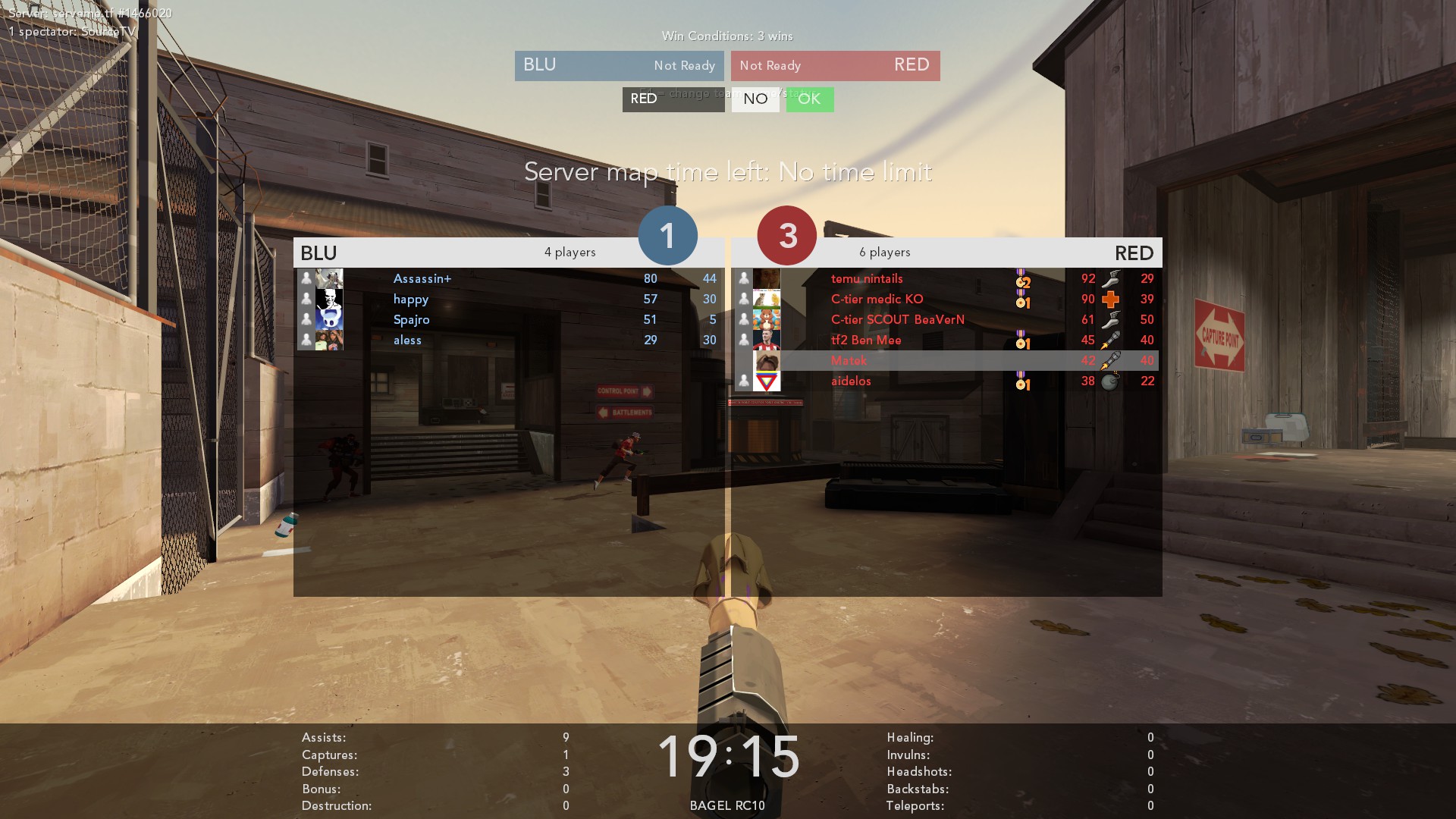Choose C-tier SCOUT BeaVerN player row

click(x=897, y=320)
